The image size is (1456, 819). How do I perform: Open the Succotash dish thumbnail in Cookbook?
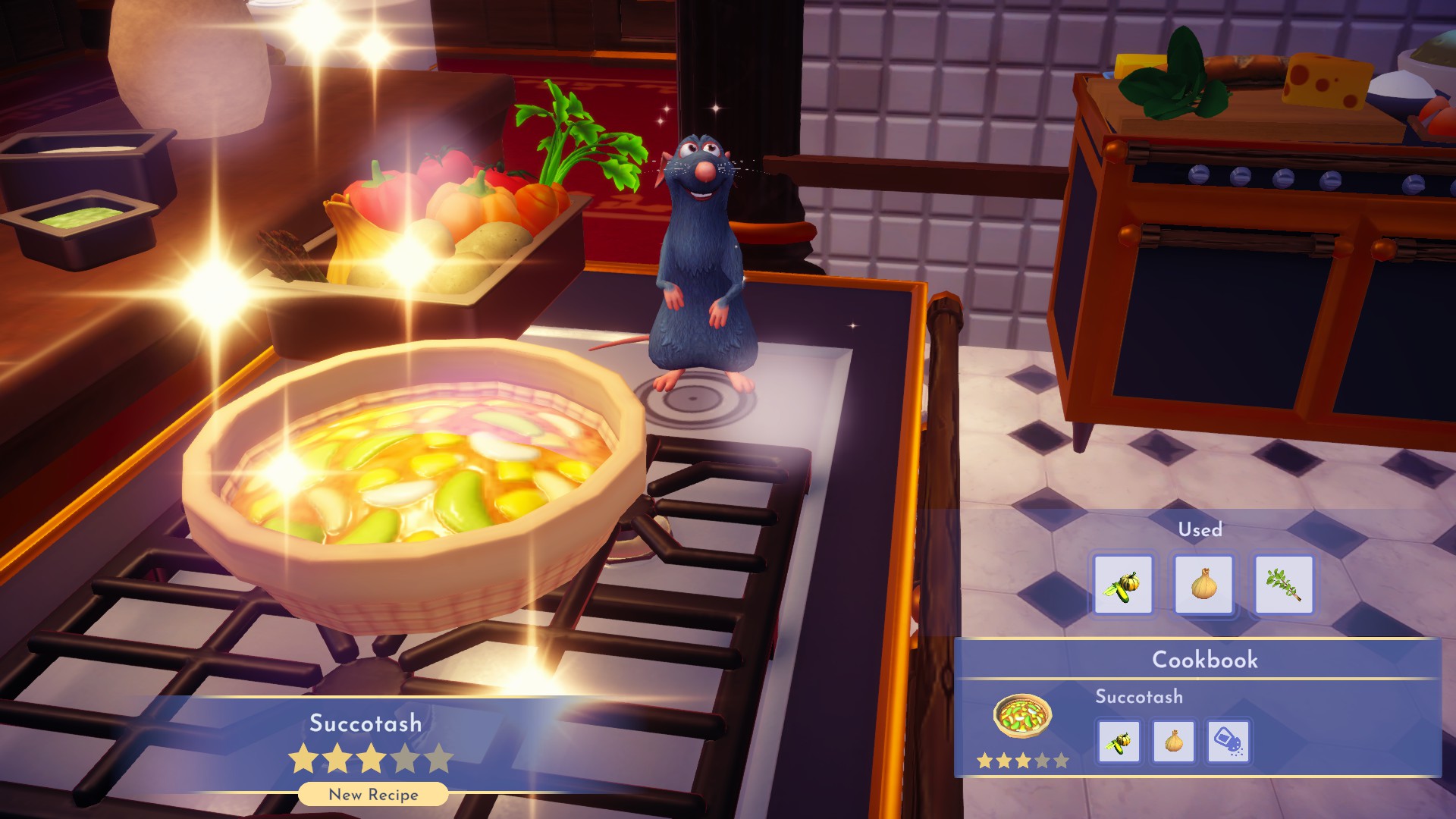tap(1022, 716)
